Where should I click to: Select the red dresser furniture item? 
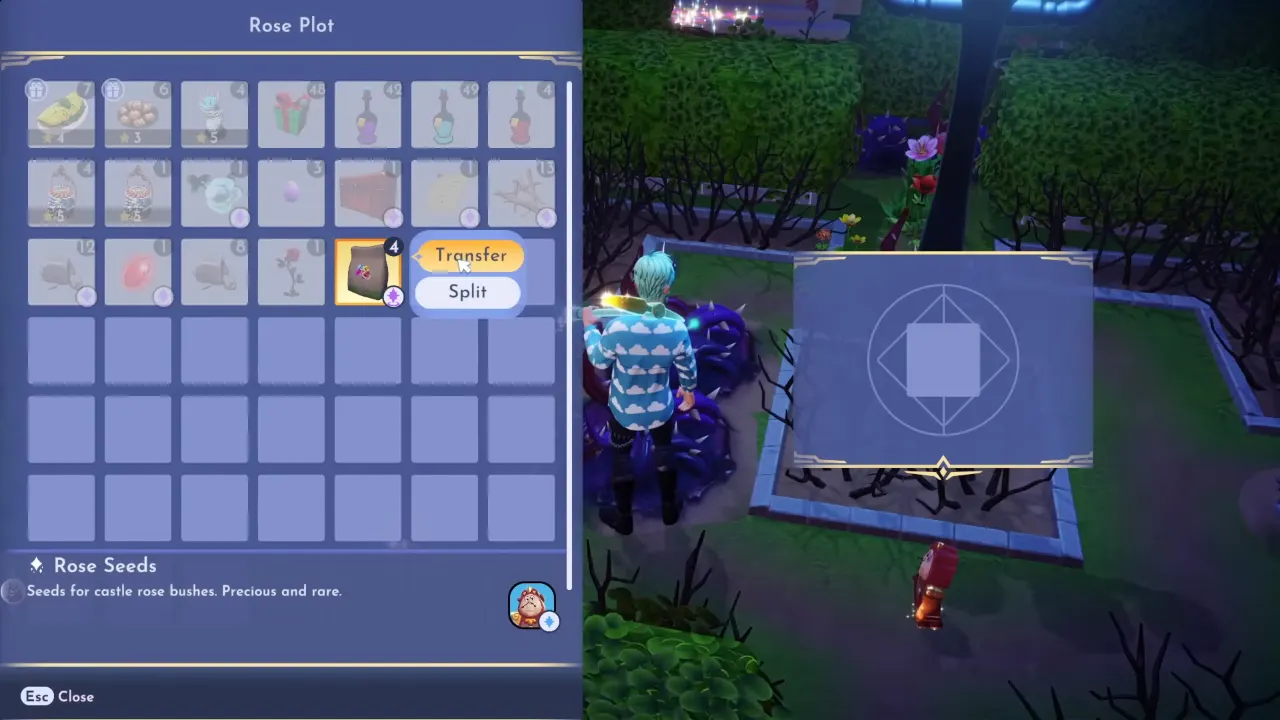point(368,193)
